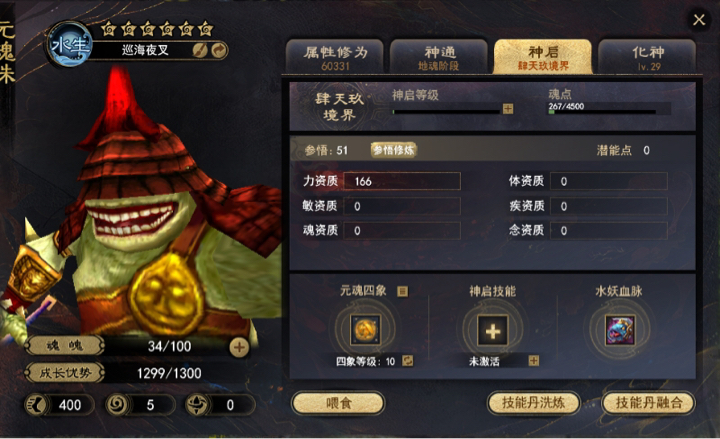720x439 pixels.
Task: Close the pet panel with the X button
Action: click(x=699, y=20)
